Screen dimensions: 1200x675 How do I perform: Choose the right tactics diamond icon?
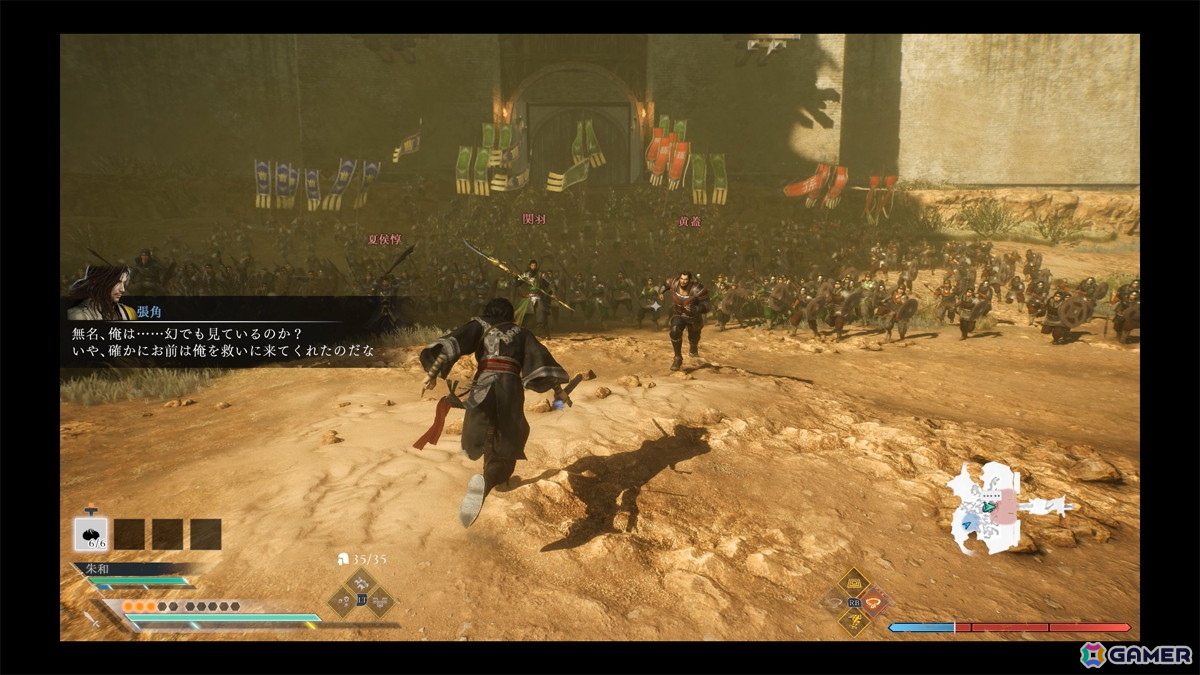tap(380, 601)
